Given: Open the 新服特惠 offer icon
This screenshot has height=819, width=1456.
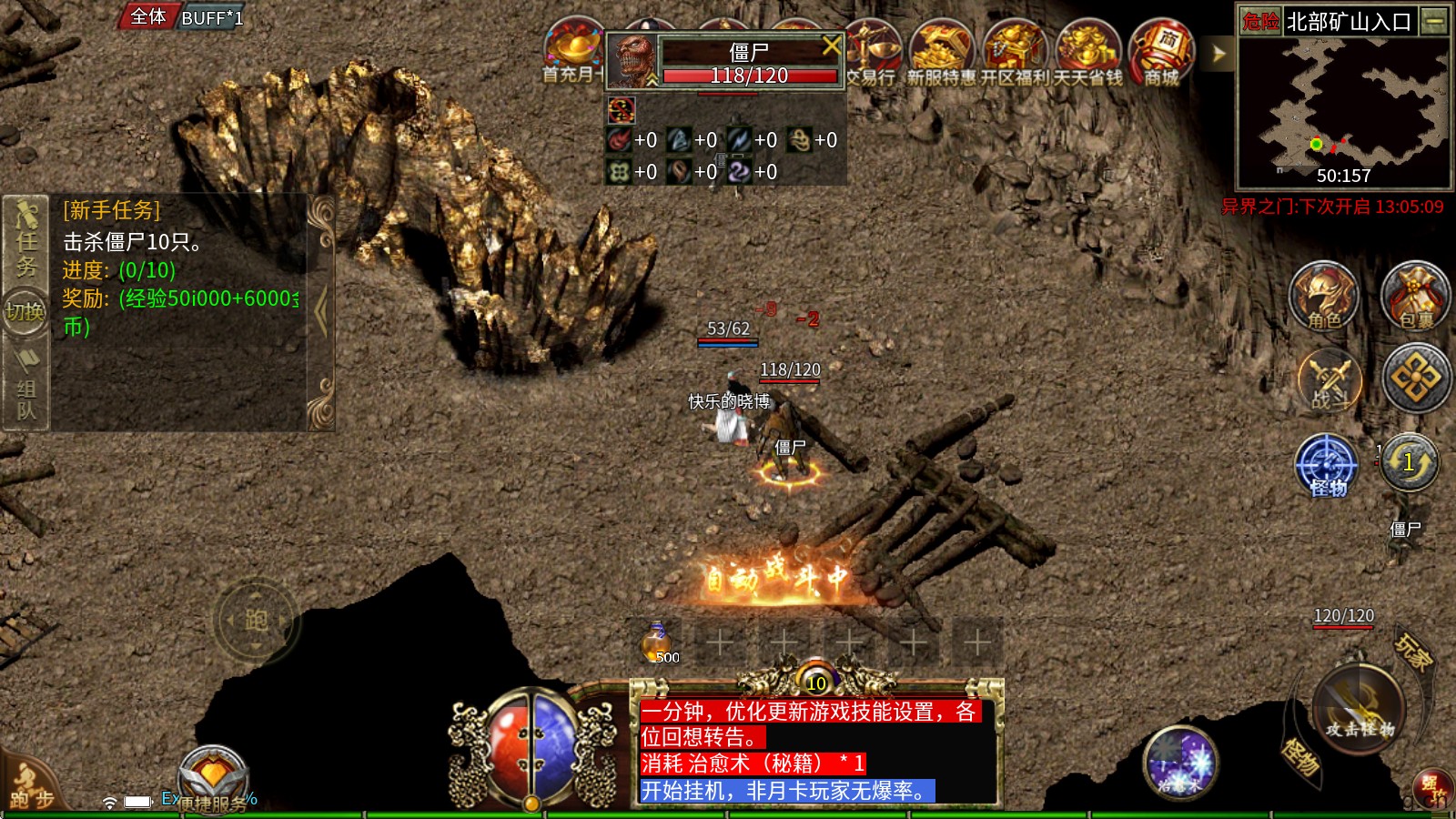Looking at the screenshot, I should tap(941, 53).
